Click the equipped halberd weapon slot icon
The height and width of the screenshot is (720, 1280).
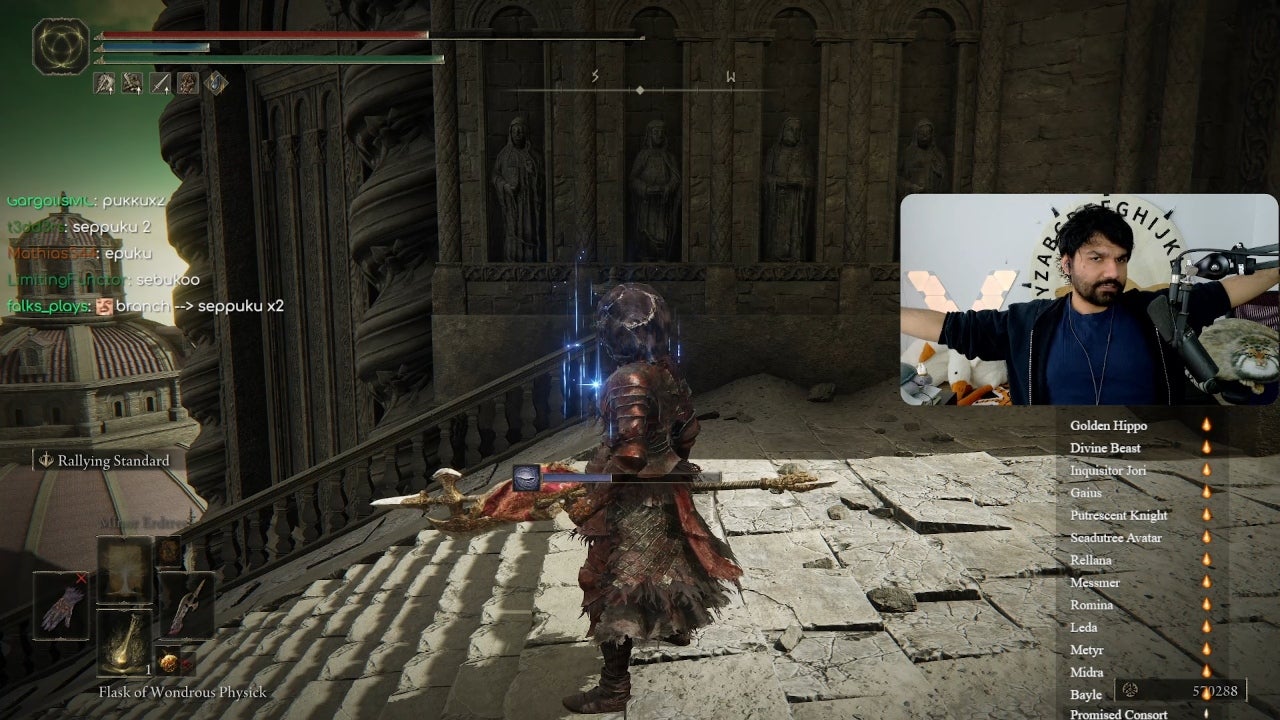[x=104, y=83]
